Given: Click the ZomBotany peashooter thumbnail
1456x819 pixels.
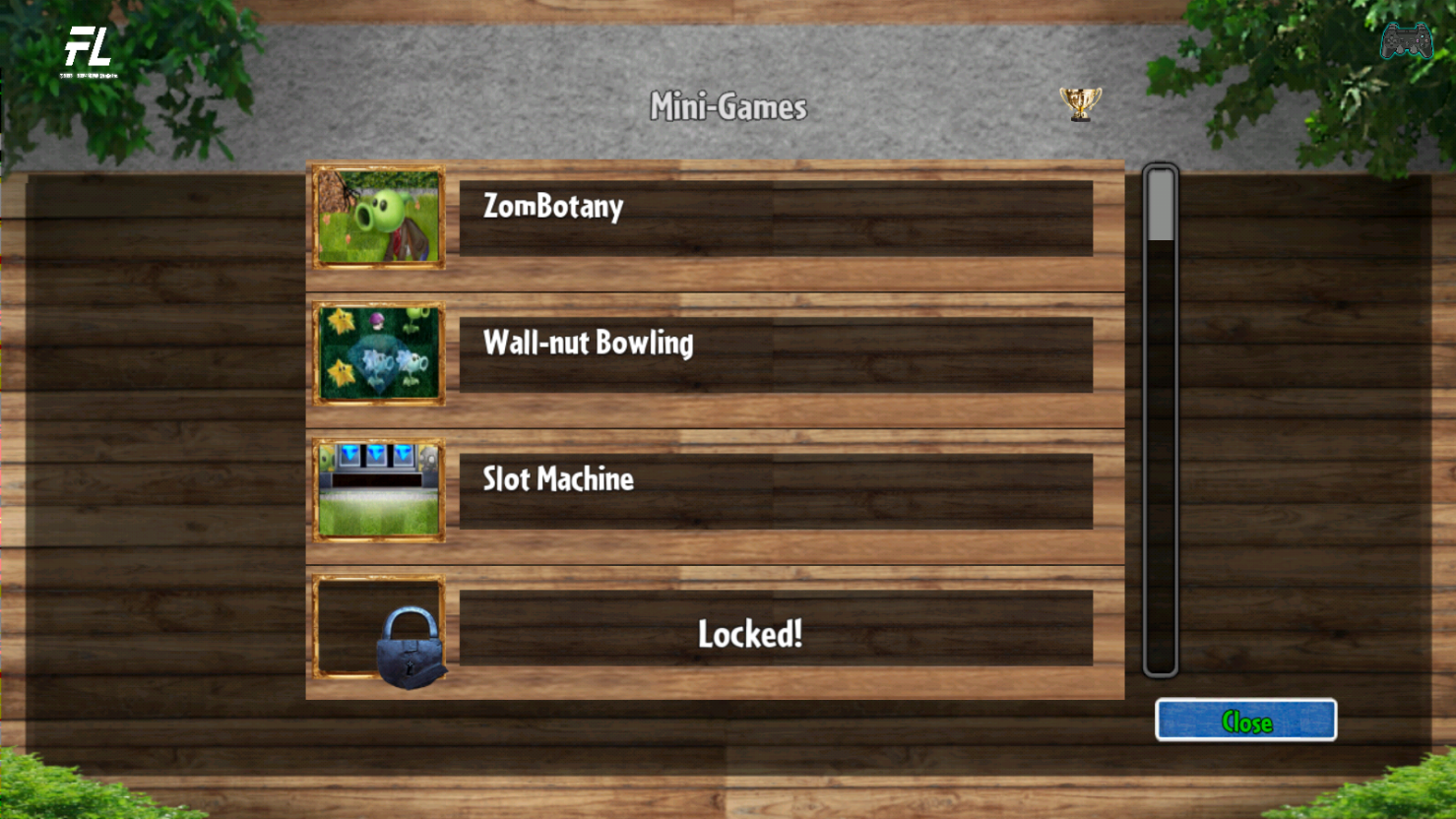Looking at the screenshot, I should click(379, 218).
